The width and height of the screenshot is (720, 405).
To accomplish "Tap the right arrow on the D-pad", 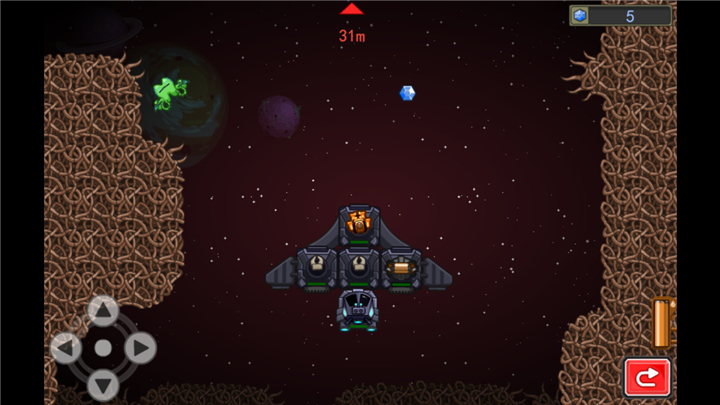I will tap(140, 348).
